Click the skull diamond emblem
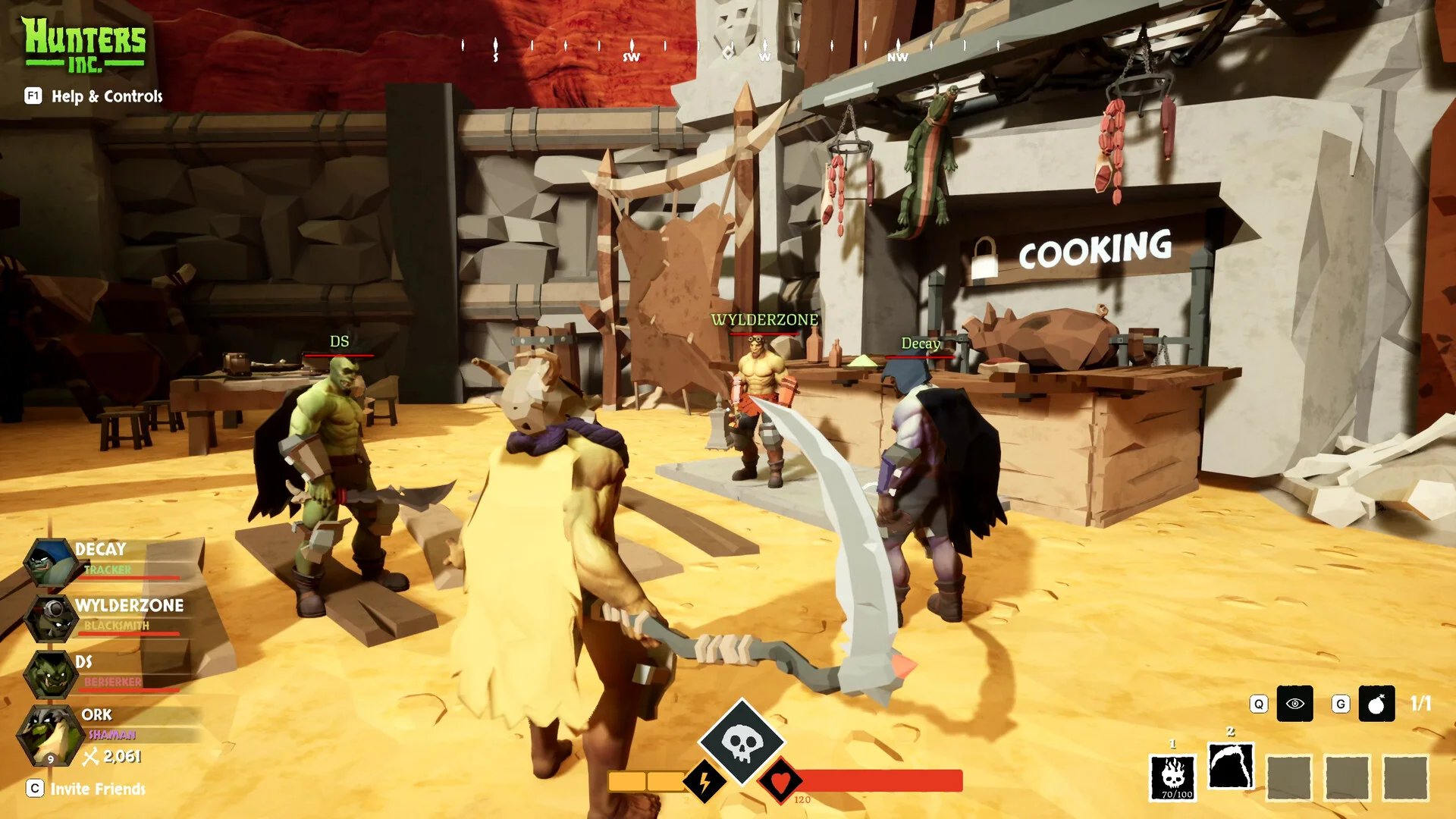Screen dimensions: 1456x819 coord(741,742)
